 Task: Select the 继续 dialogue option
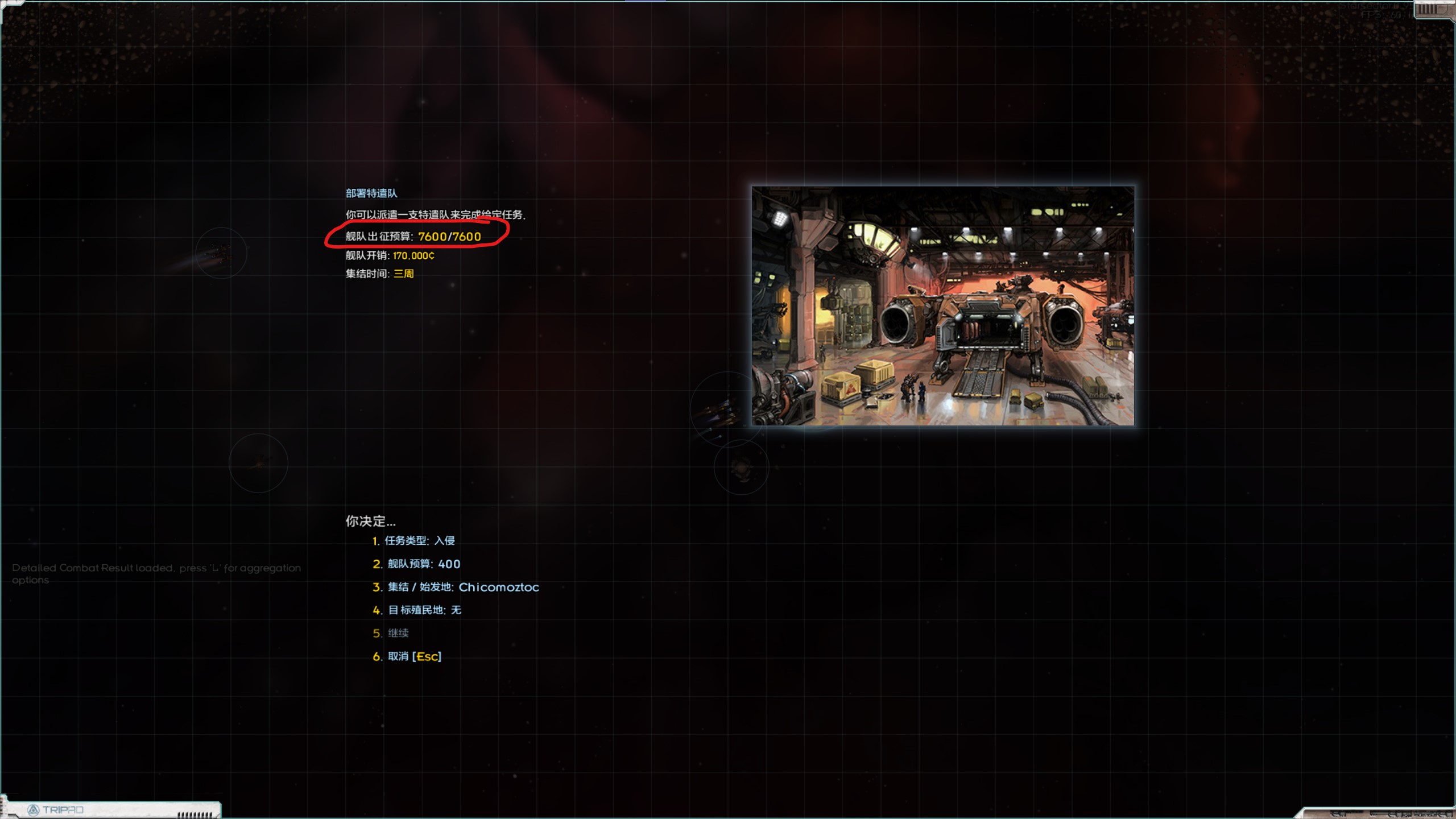(x=398, y=633)
